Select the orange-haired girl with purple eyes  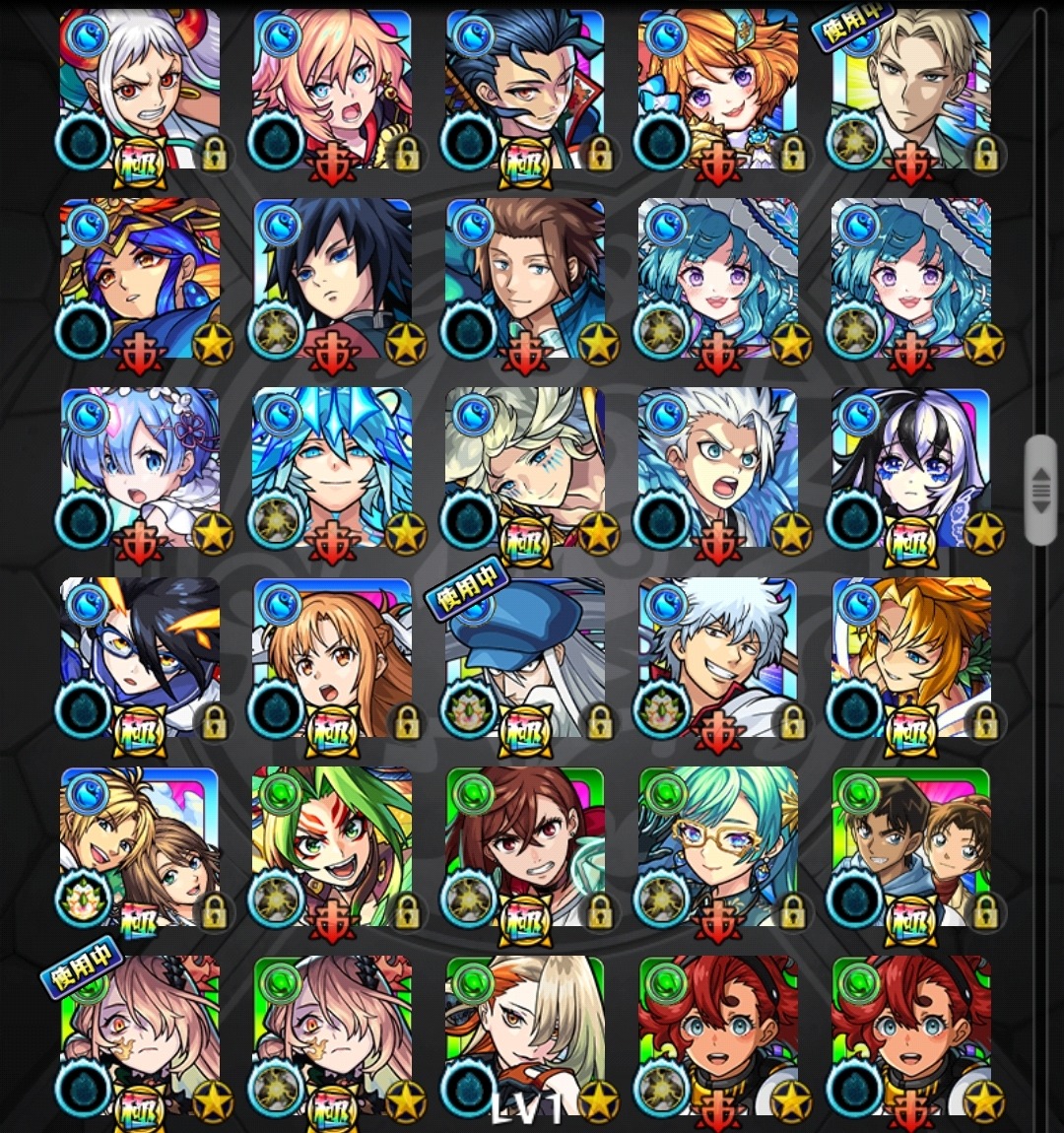click(x=719, y=89)
